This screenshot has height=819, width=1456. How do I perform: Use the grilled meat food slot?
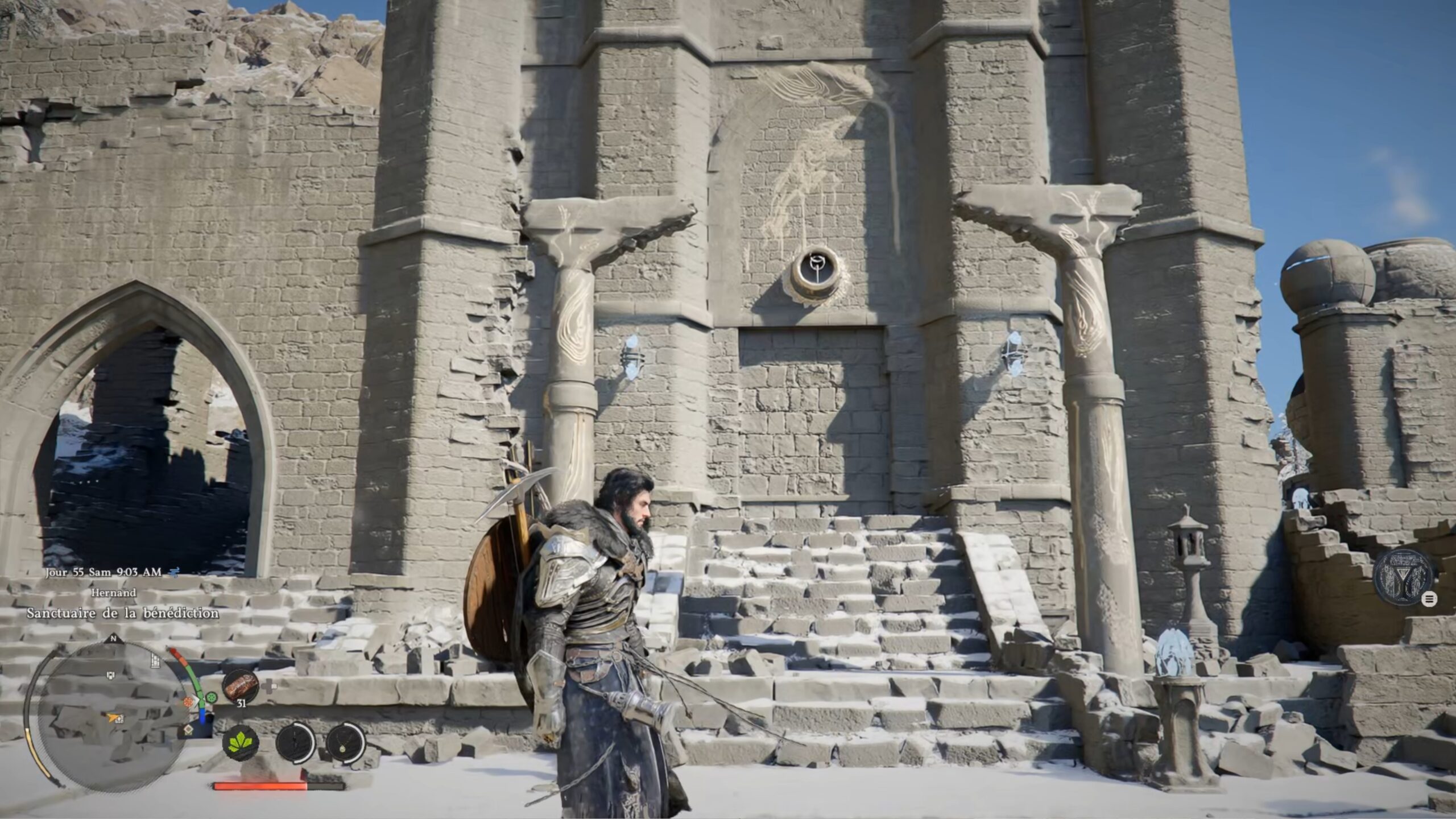[x=240, y=686]
